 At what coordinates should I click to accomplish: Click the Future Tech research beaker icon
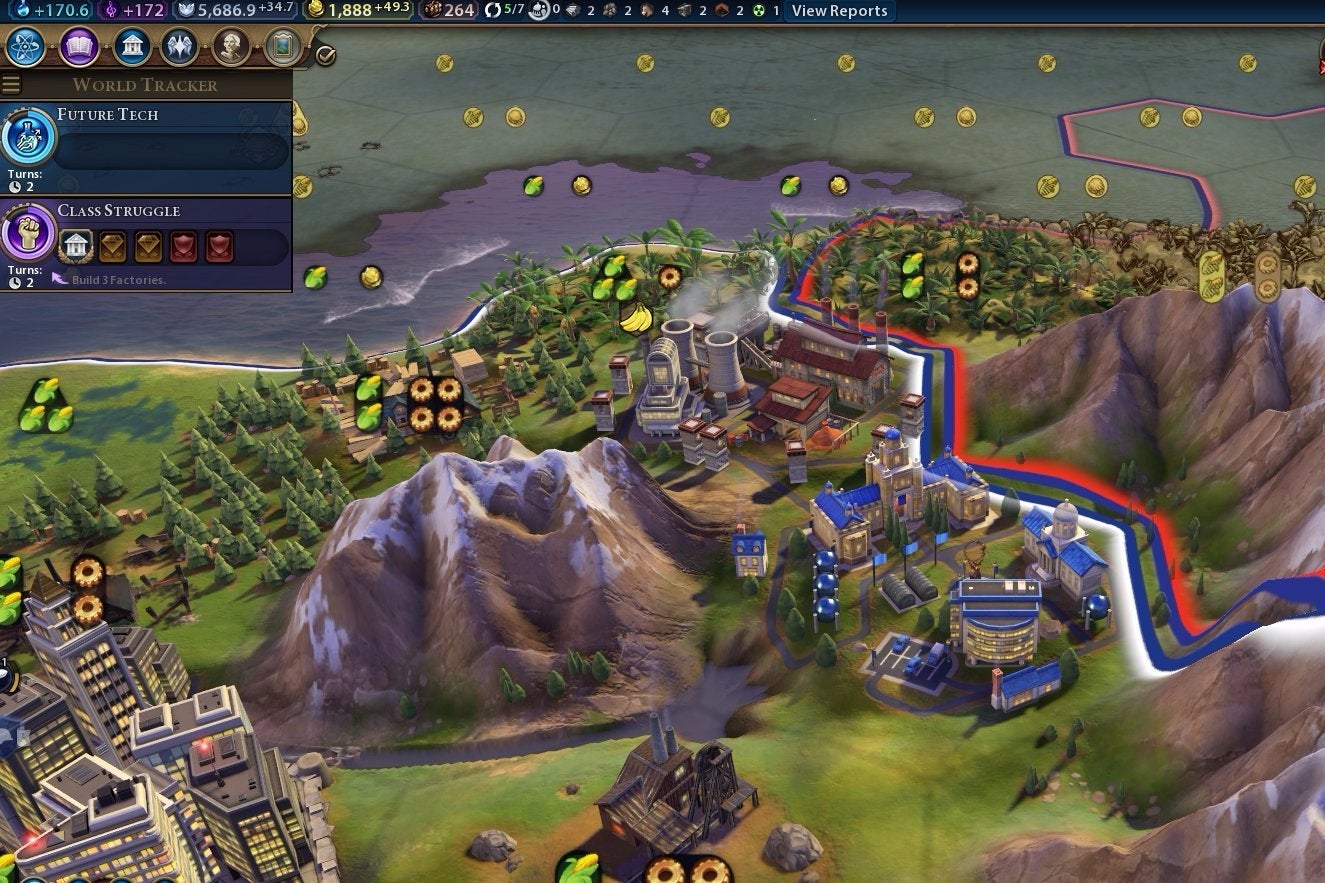click(27, 140)
